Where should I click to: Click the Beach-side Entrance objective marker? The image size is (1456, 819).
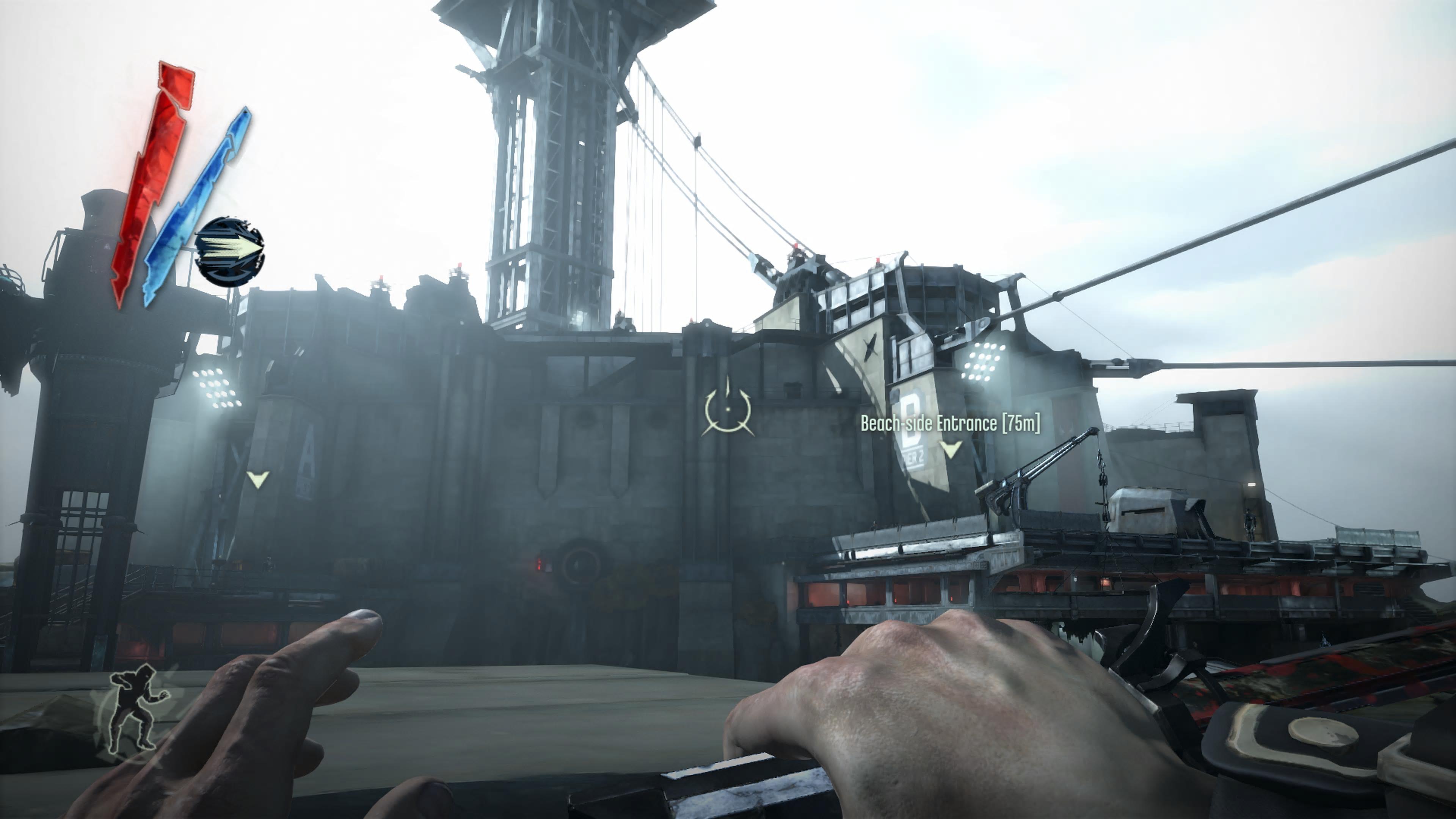950,449
